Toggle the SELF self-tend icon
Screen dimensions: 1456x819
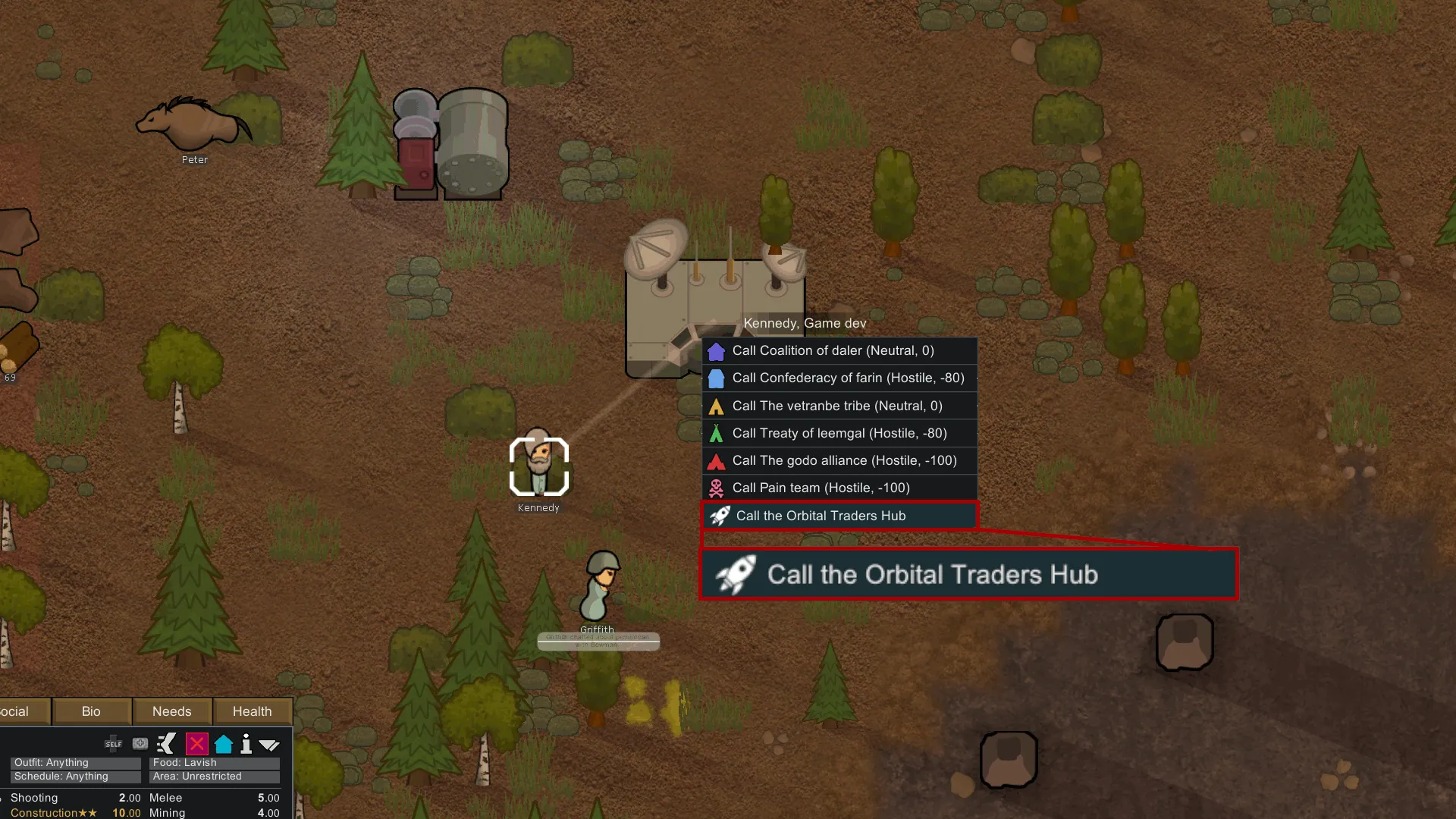click(x=114, y=744)
